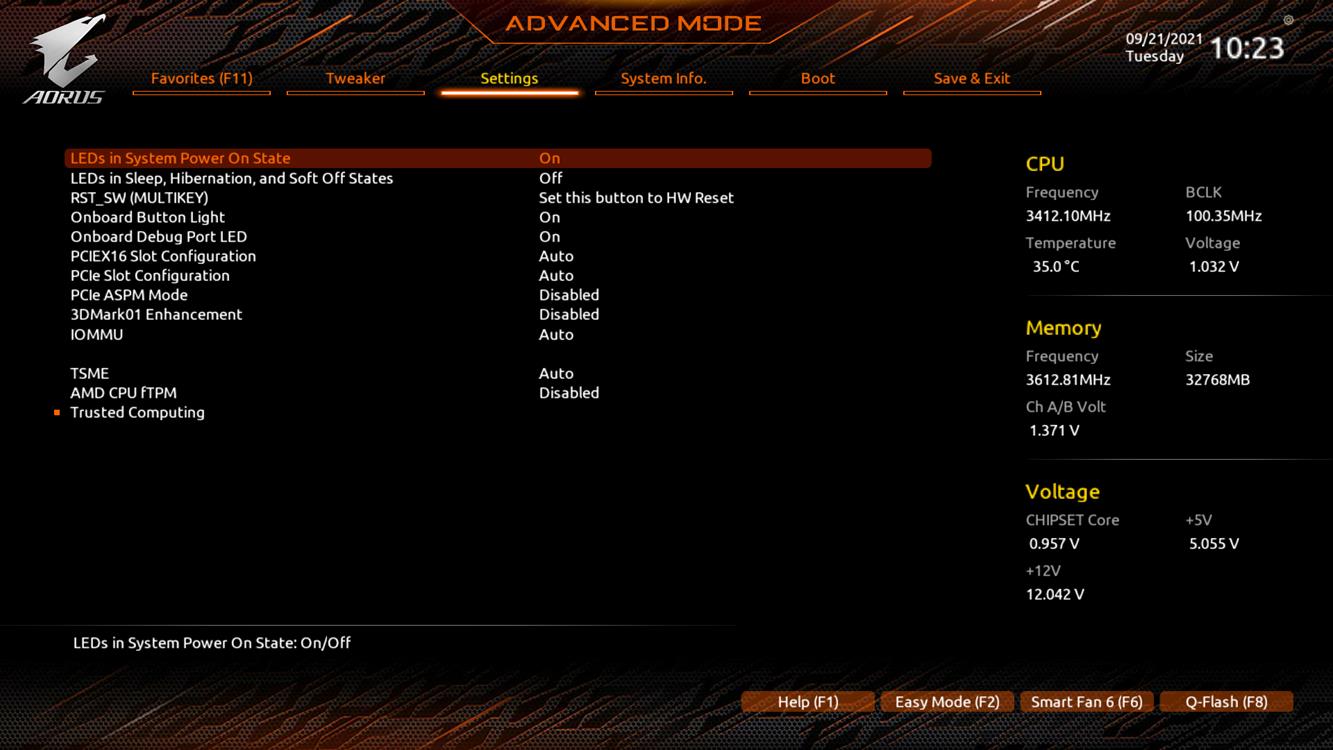Open the Save & Exit tab
The width and height of the screenshot is (1333, 750).
click(971, 78)
